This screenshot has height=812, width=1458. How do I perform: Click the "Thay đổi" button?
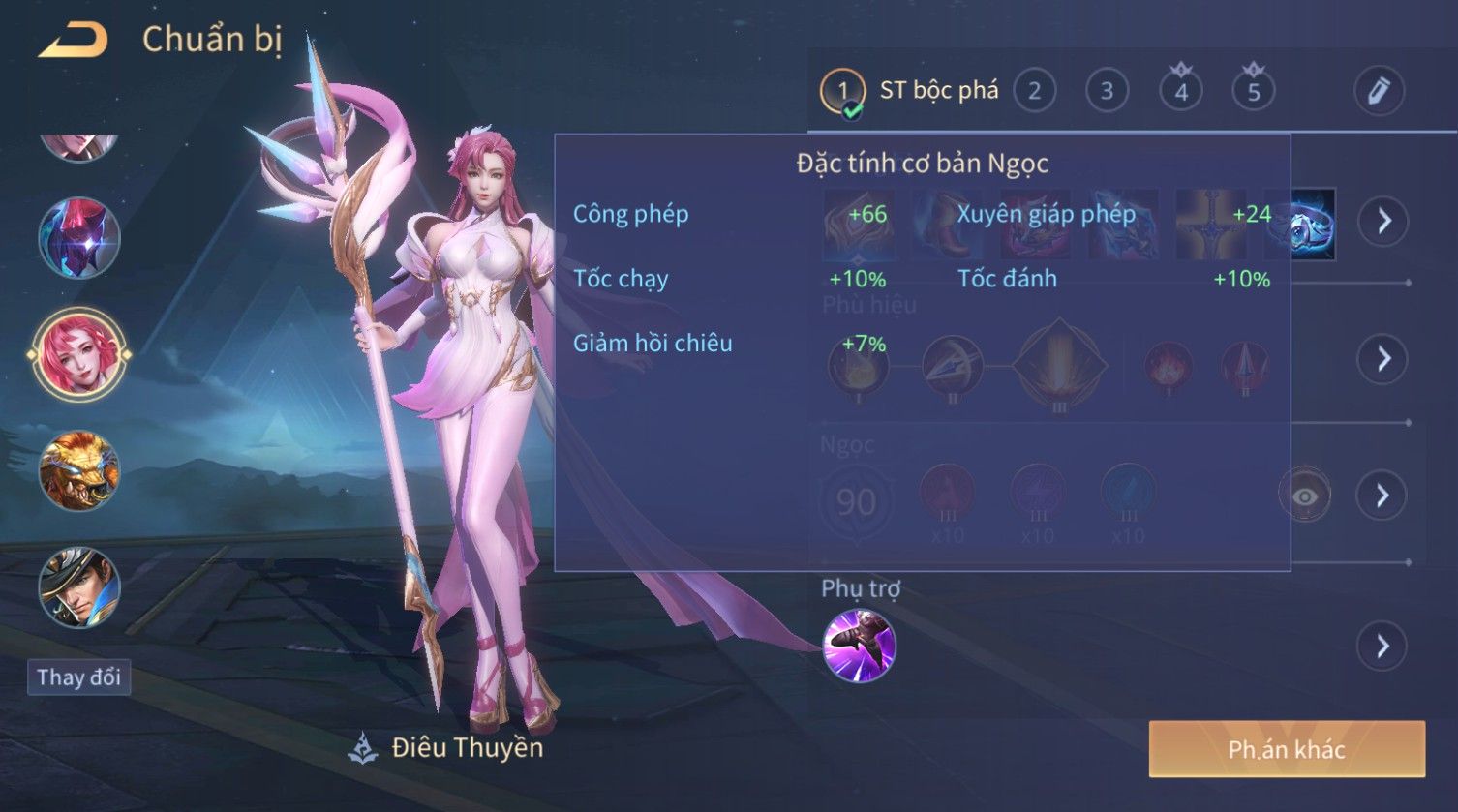click(x=78, y=677)
